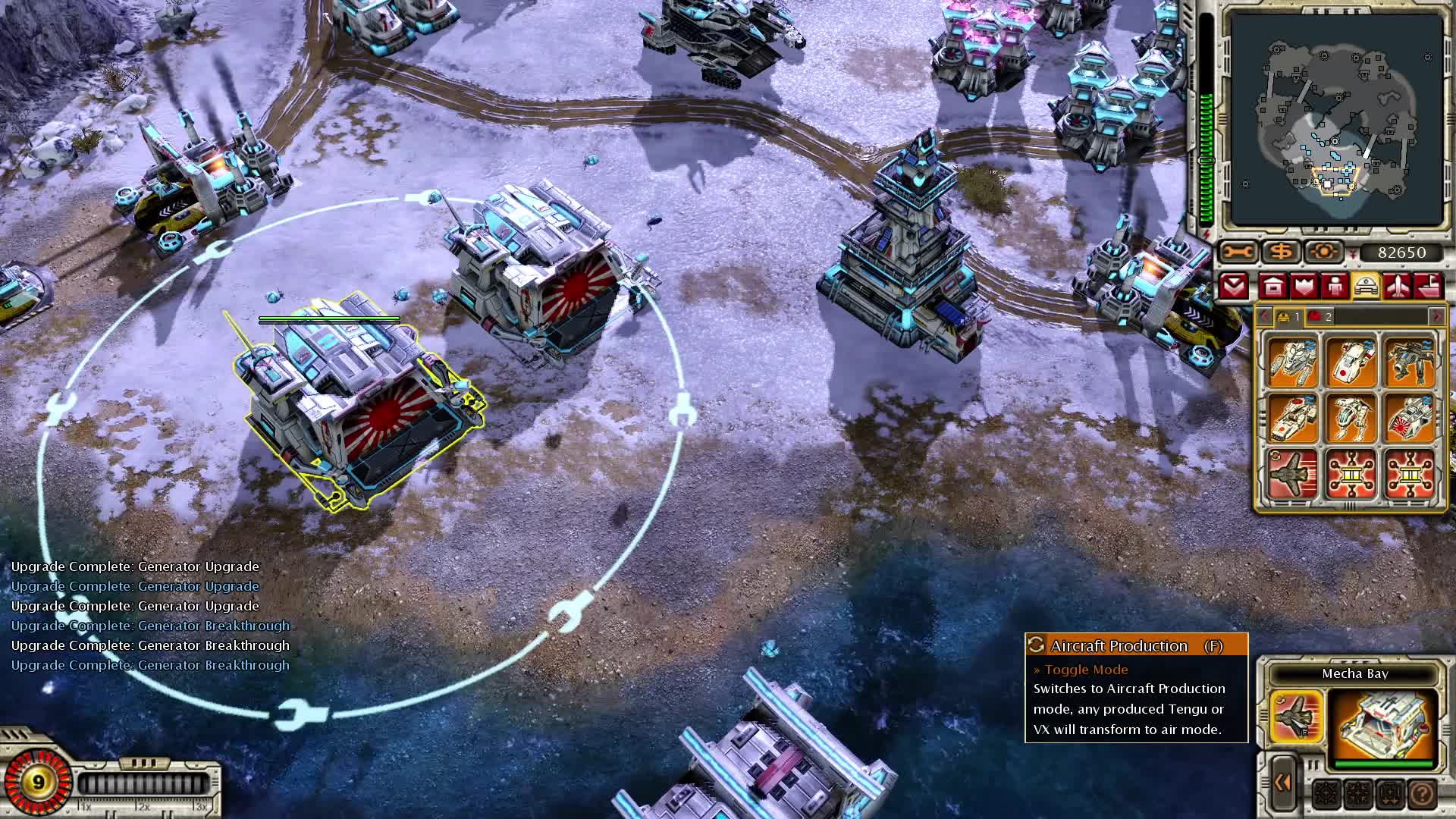
Task: Toggle the second generator upgrade icon
Action: 1408,473
